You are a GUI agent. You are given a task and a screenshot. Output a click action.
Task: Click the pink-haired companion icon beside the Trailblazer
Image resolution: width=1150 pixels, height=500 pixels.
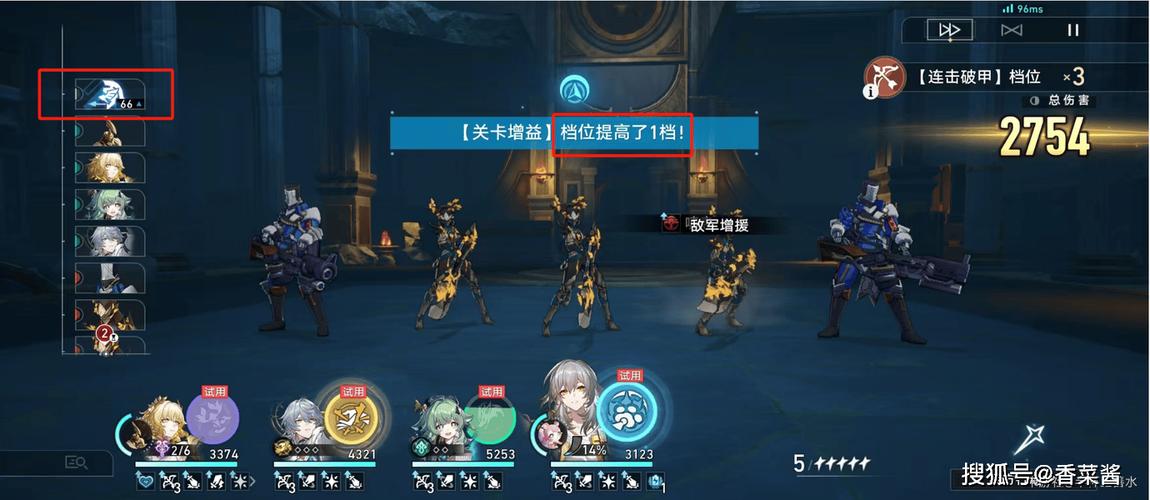[x=551, y=433]
